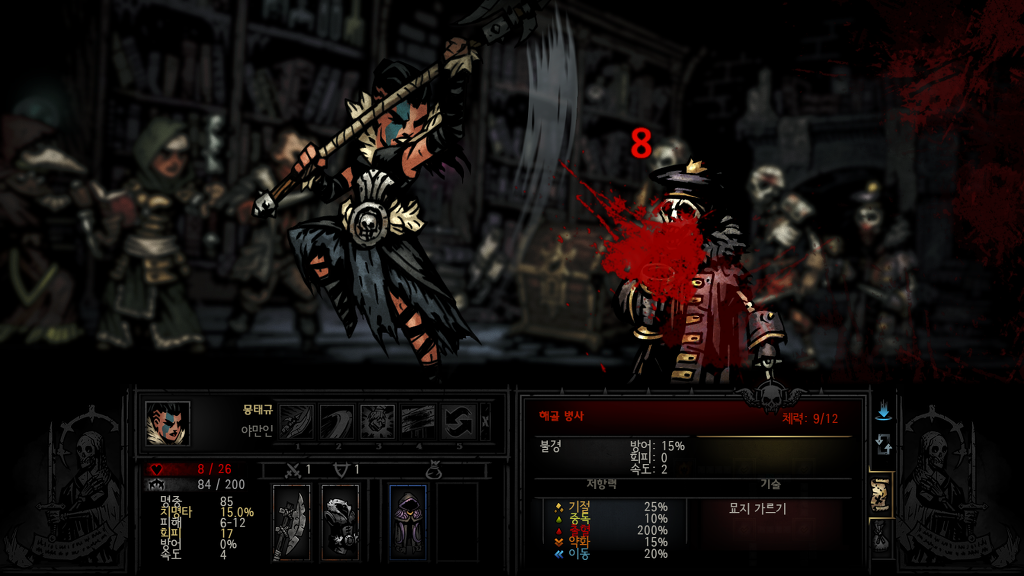Viewport: 1024px width, 576px height.
Task: Activate the third skill showing a fist
Action: pyautogui.click(x=377, y=422)
